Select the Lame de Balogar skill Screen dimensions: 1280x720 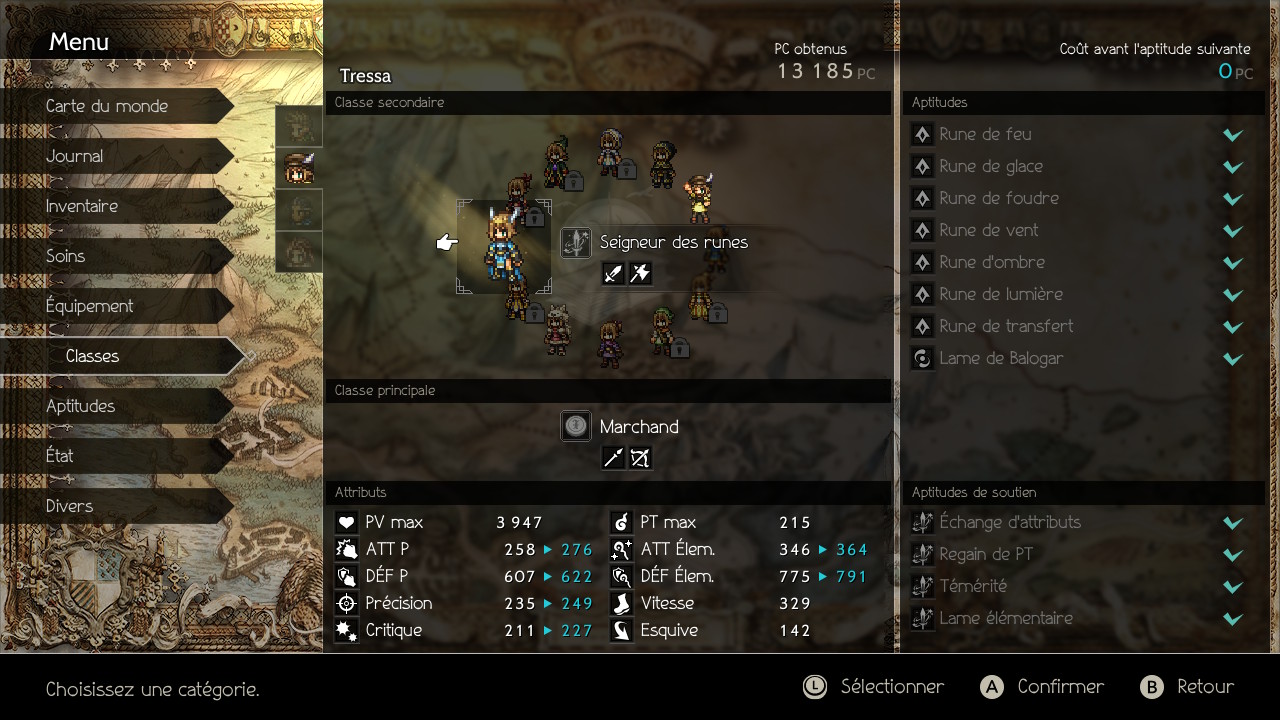1001,358
